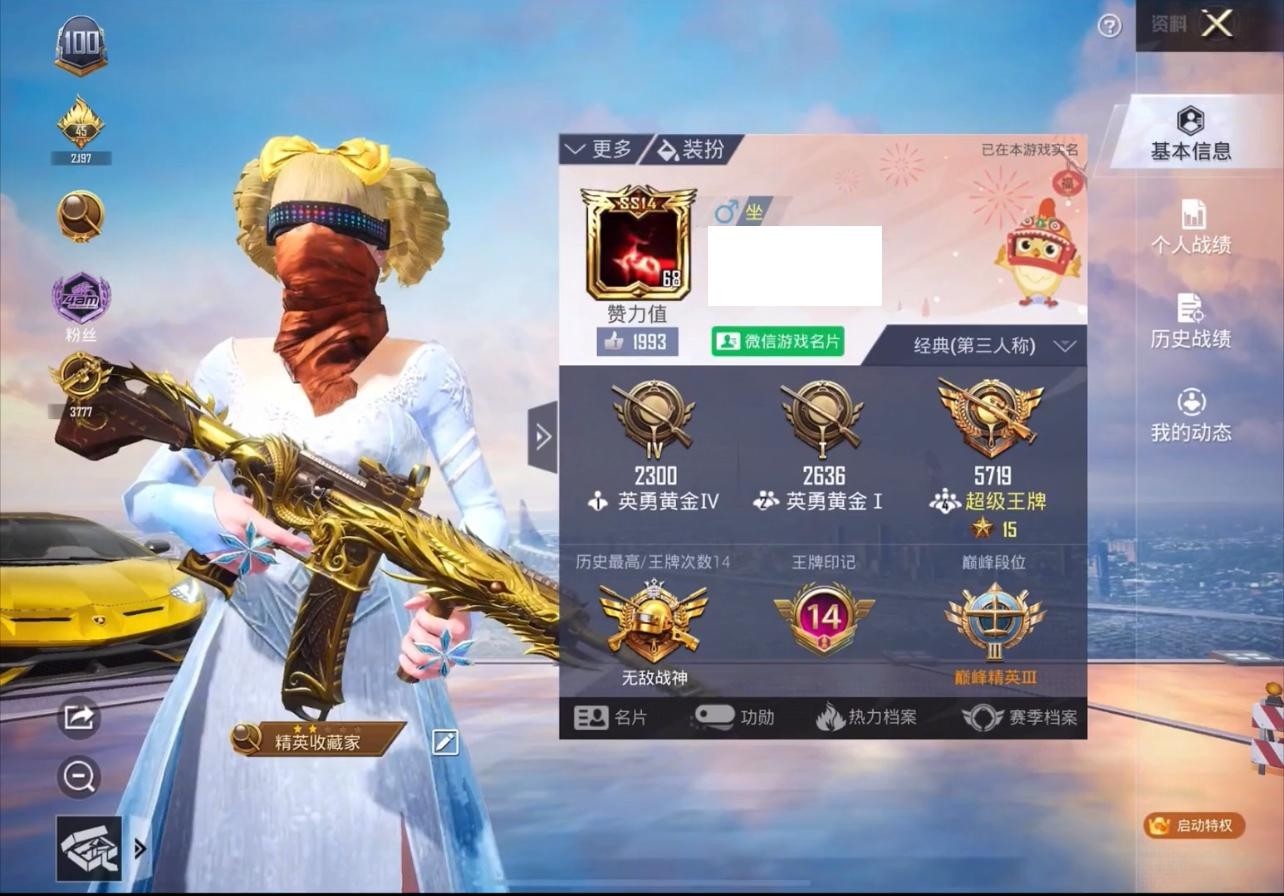1284x896 pixels.
Task: Click the 4am fans badge icon
Action: pos(79,297)
